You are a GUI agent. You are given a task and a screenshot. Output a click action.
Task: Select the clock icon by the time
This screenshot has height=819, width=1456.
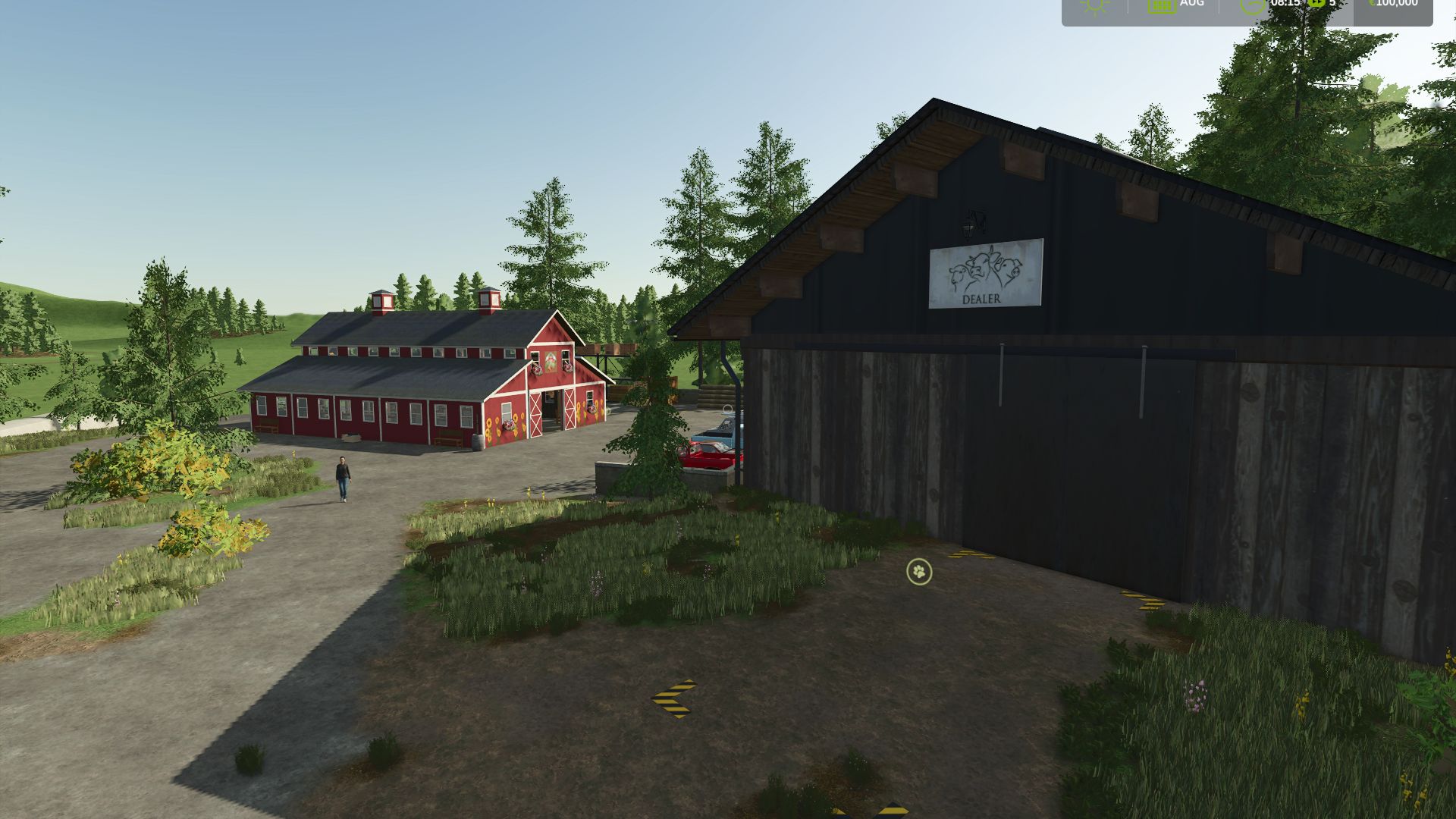1253,5
